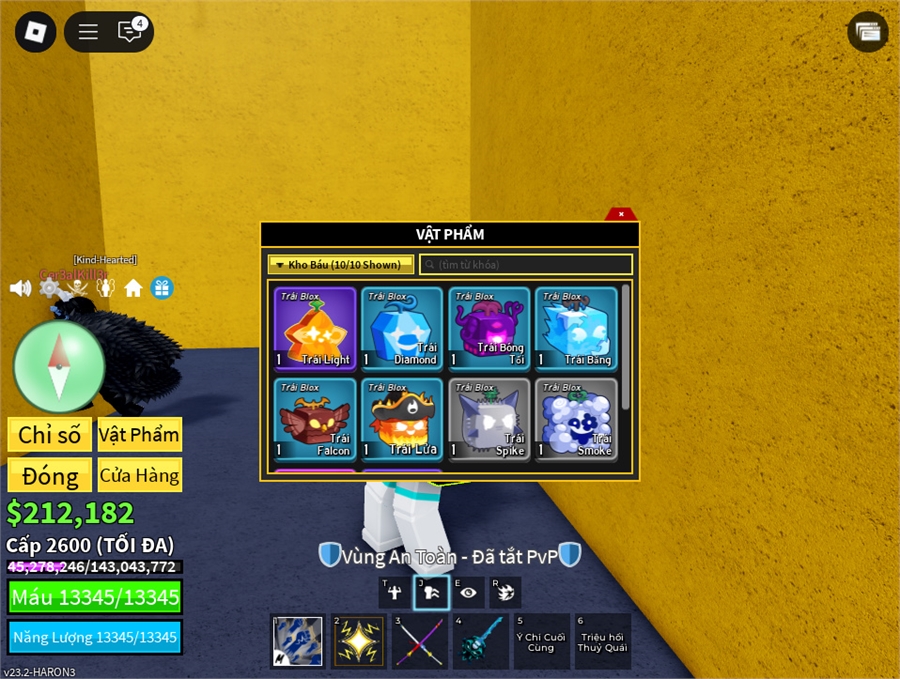
Task: Select the Triệu hồi Thuỷ Quái hotbar slot
Action: 601,641
